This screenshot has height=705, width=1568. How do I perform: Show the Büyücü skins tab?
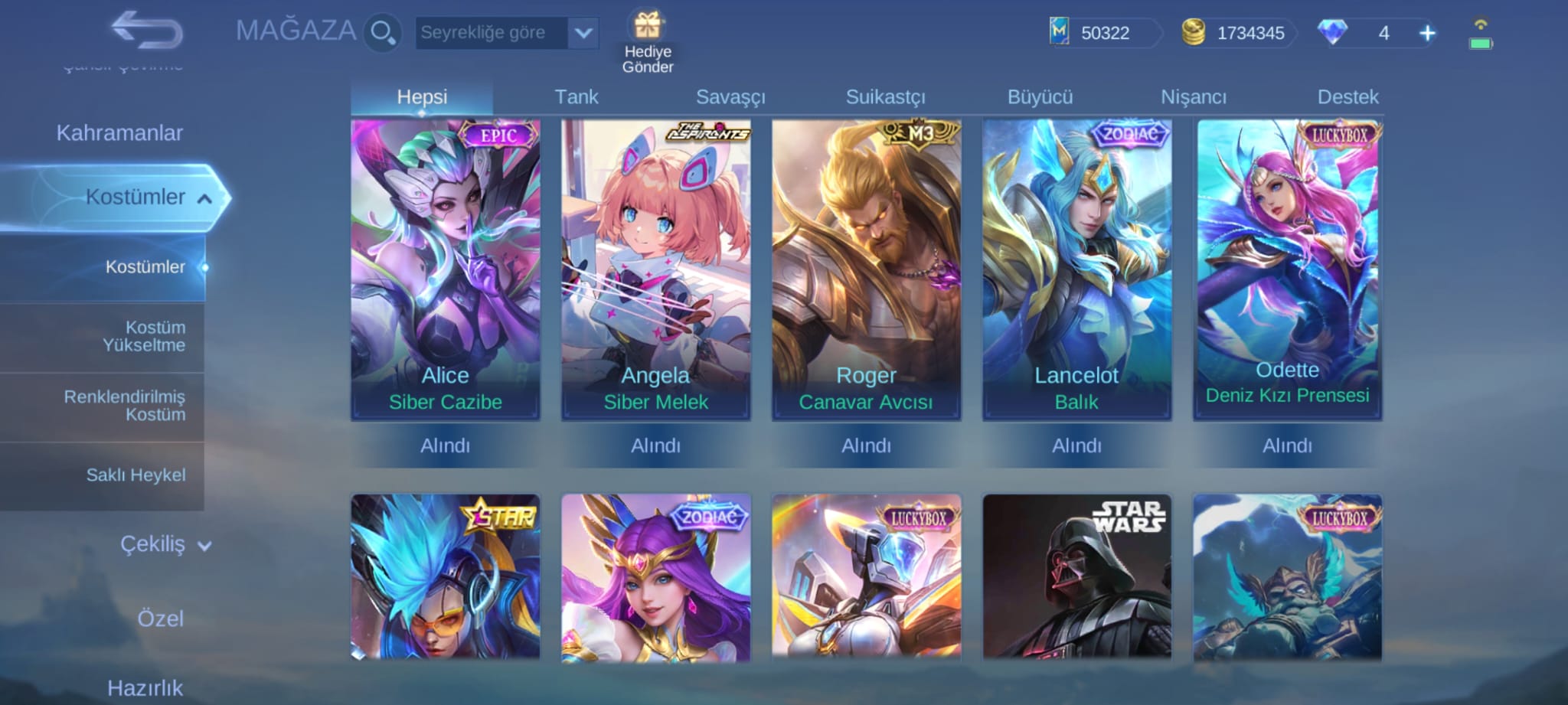click(x=1040, y=97)
